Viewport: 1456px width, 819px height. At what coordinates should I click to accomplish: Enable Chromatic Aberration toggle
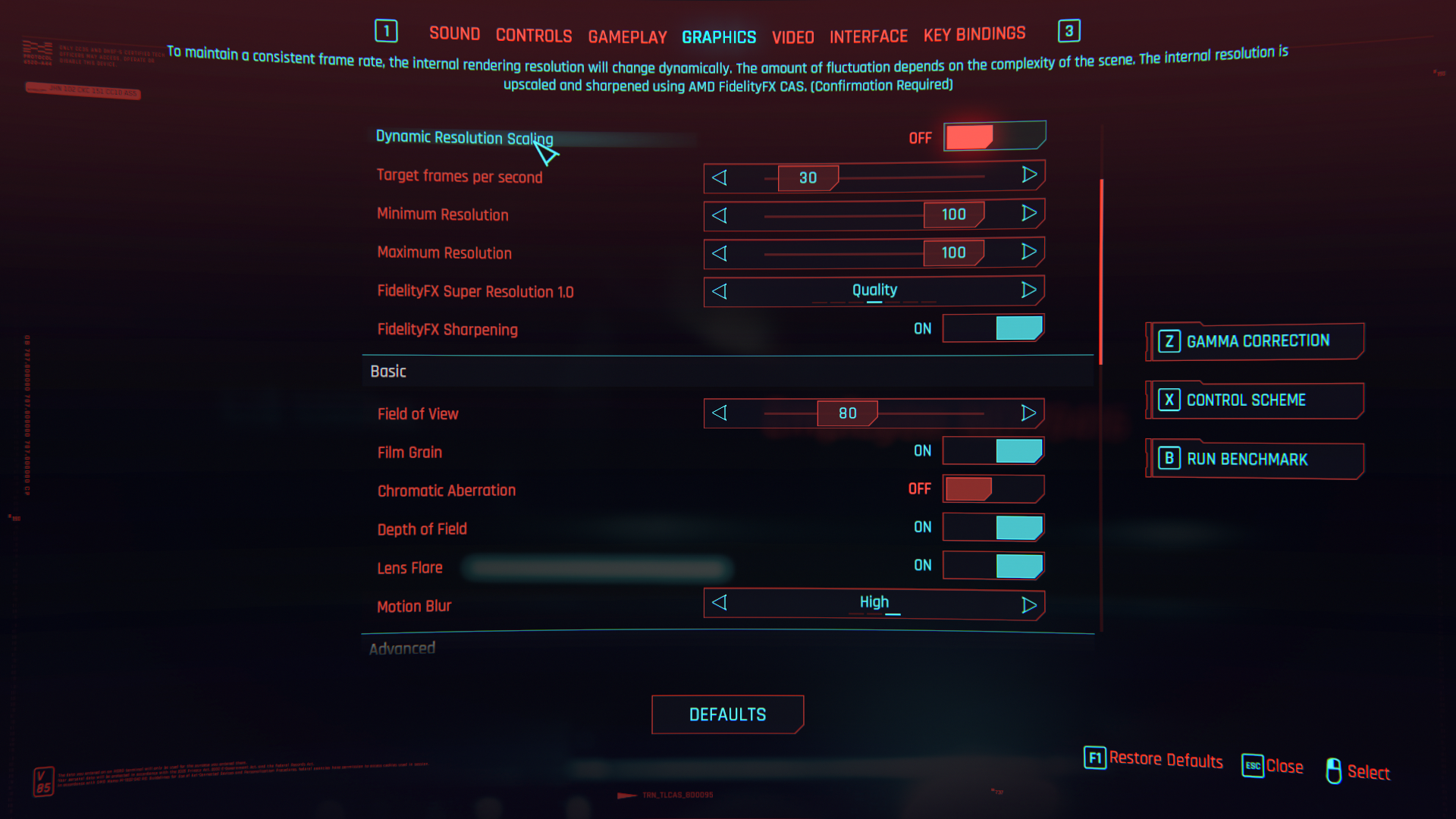pos(993,489)
